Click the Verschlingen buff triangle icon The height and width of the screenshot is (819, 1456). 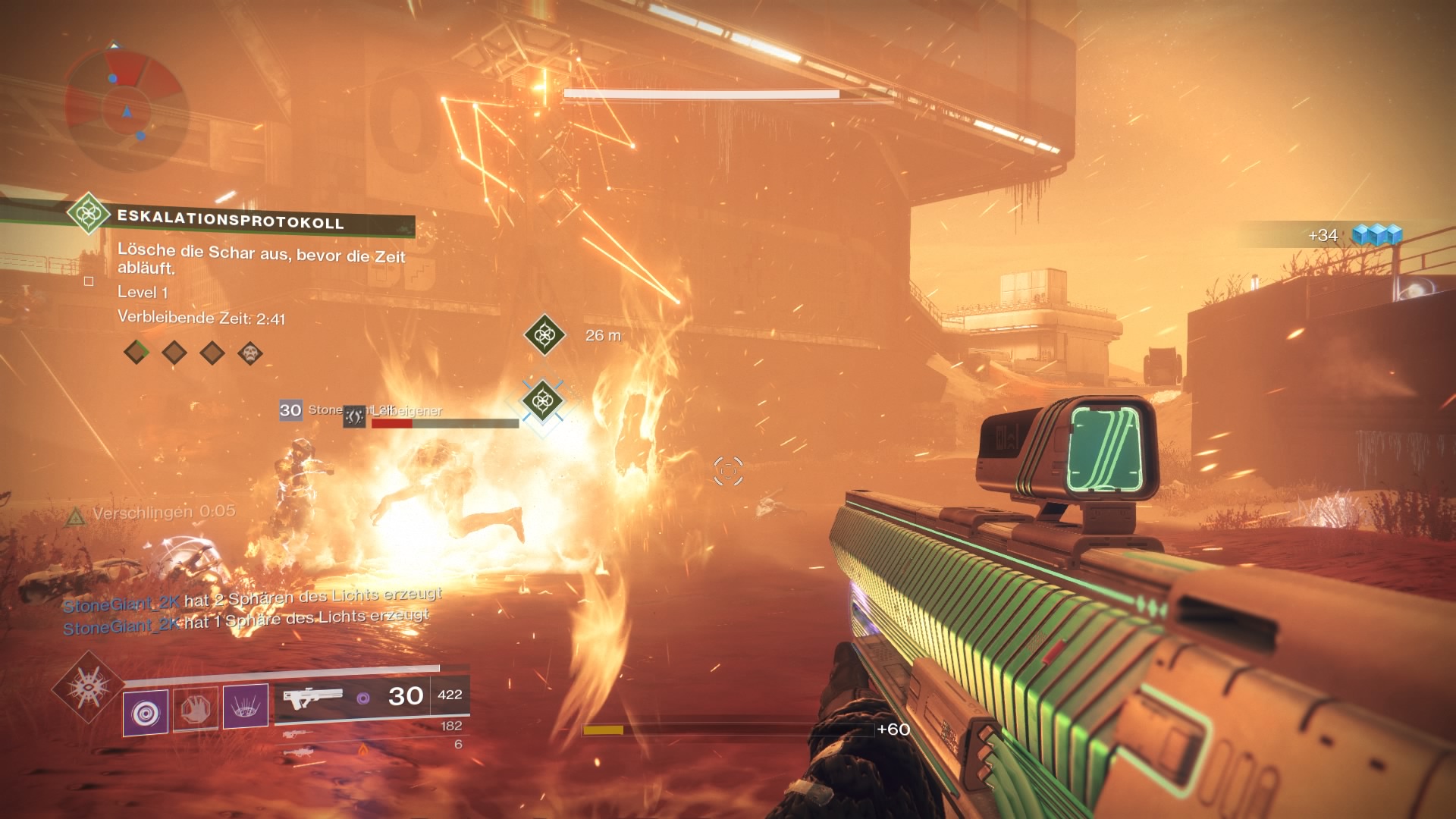point(75,518)
